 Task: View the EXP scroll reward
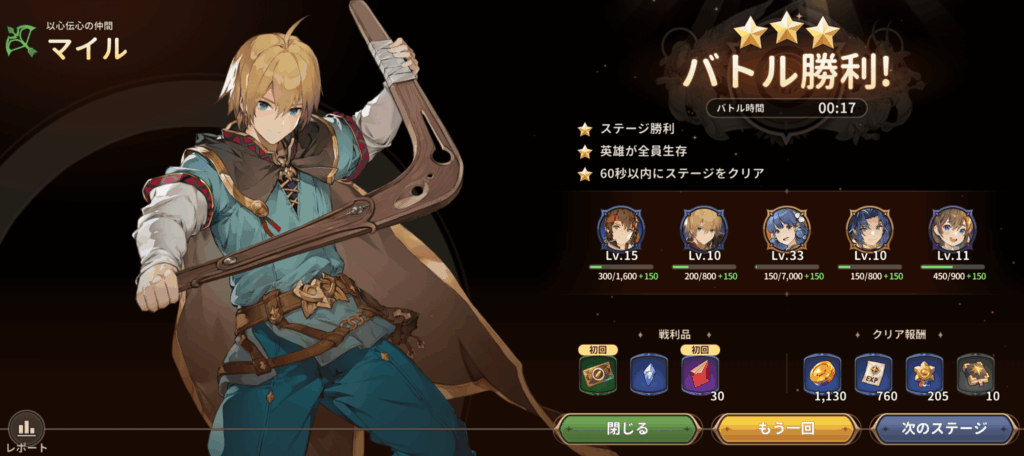click(873, 373)
